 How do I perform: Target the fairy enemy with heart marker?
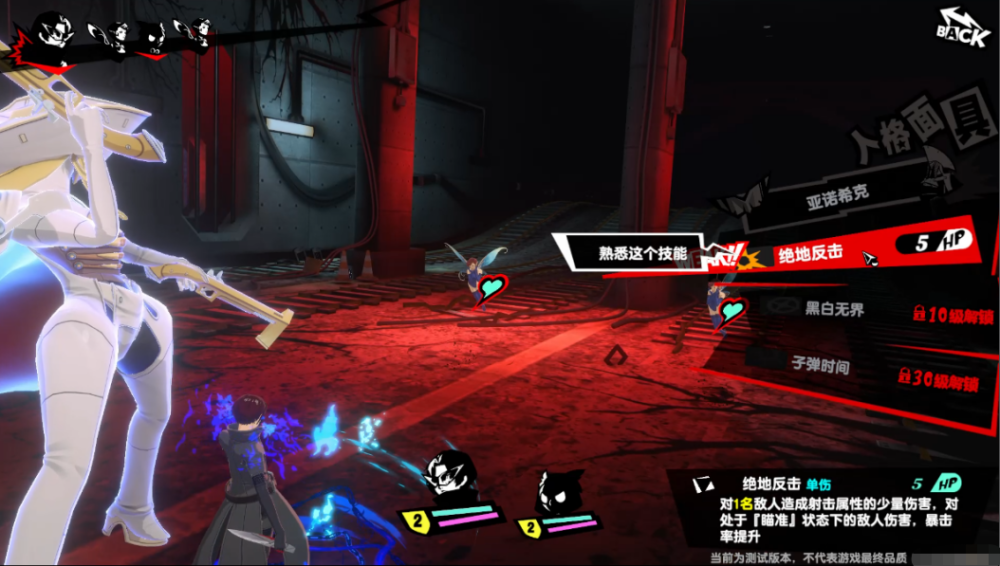473,273
